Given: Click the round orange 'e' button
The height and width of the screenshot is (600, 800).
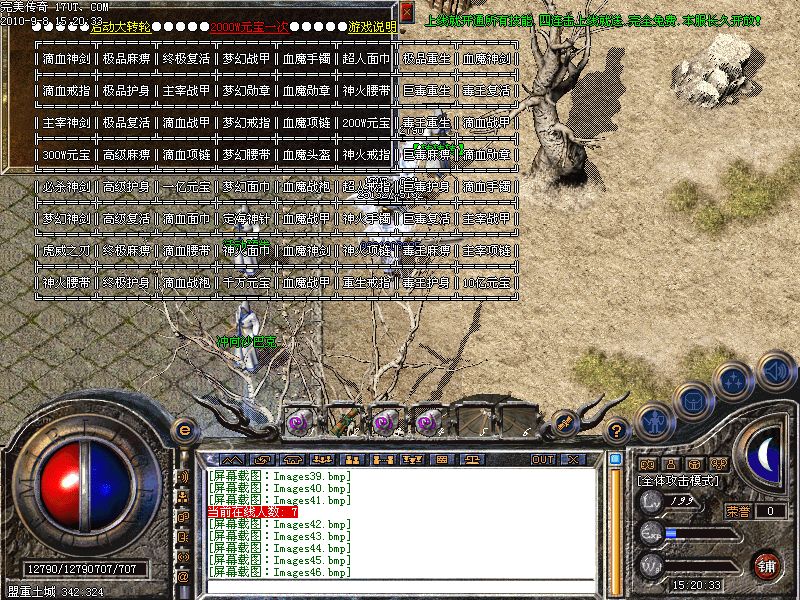Looking at the screenshot, I should (x=183, y=430).
